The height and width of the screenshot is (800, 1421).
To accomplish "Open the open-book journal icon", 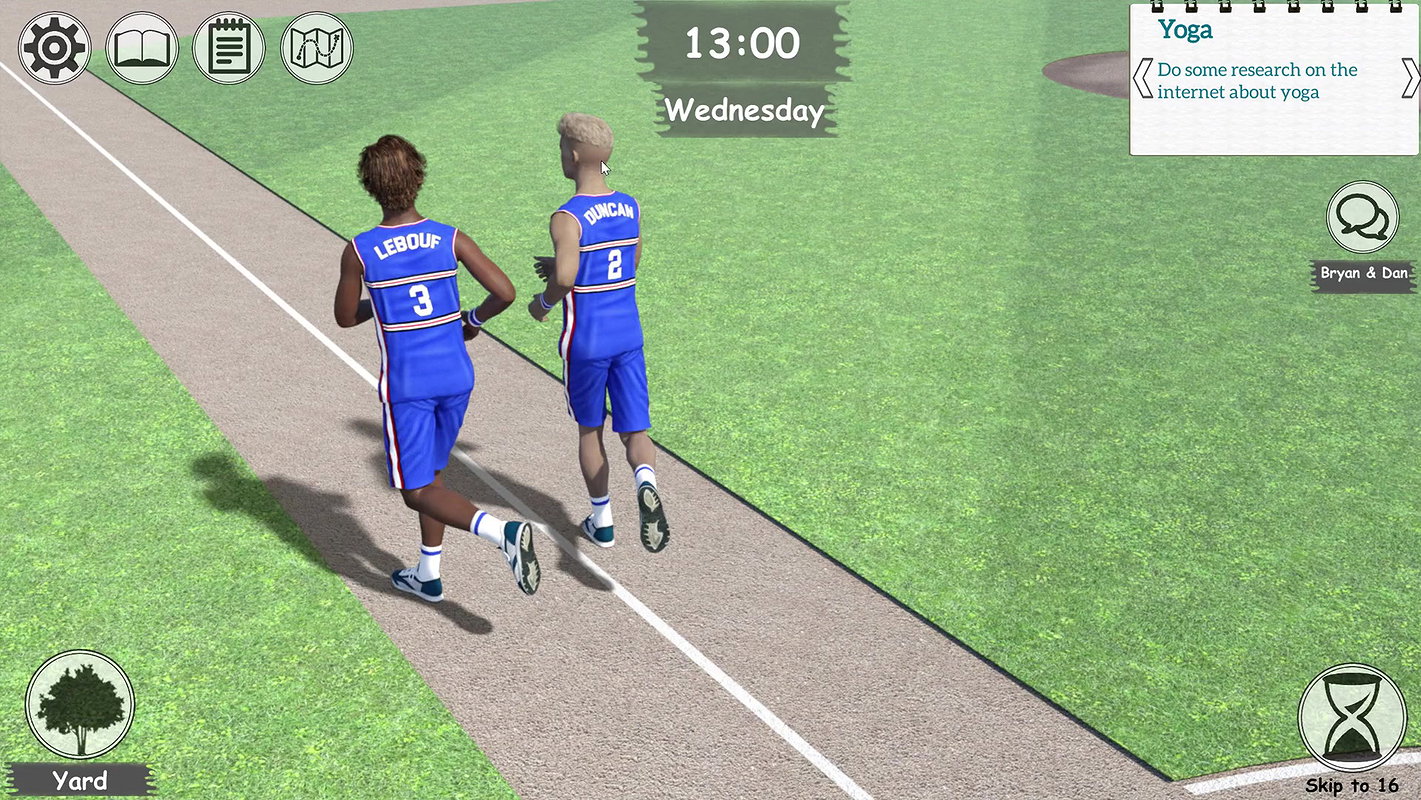I will click(142, 48).
